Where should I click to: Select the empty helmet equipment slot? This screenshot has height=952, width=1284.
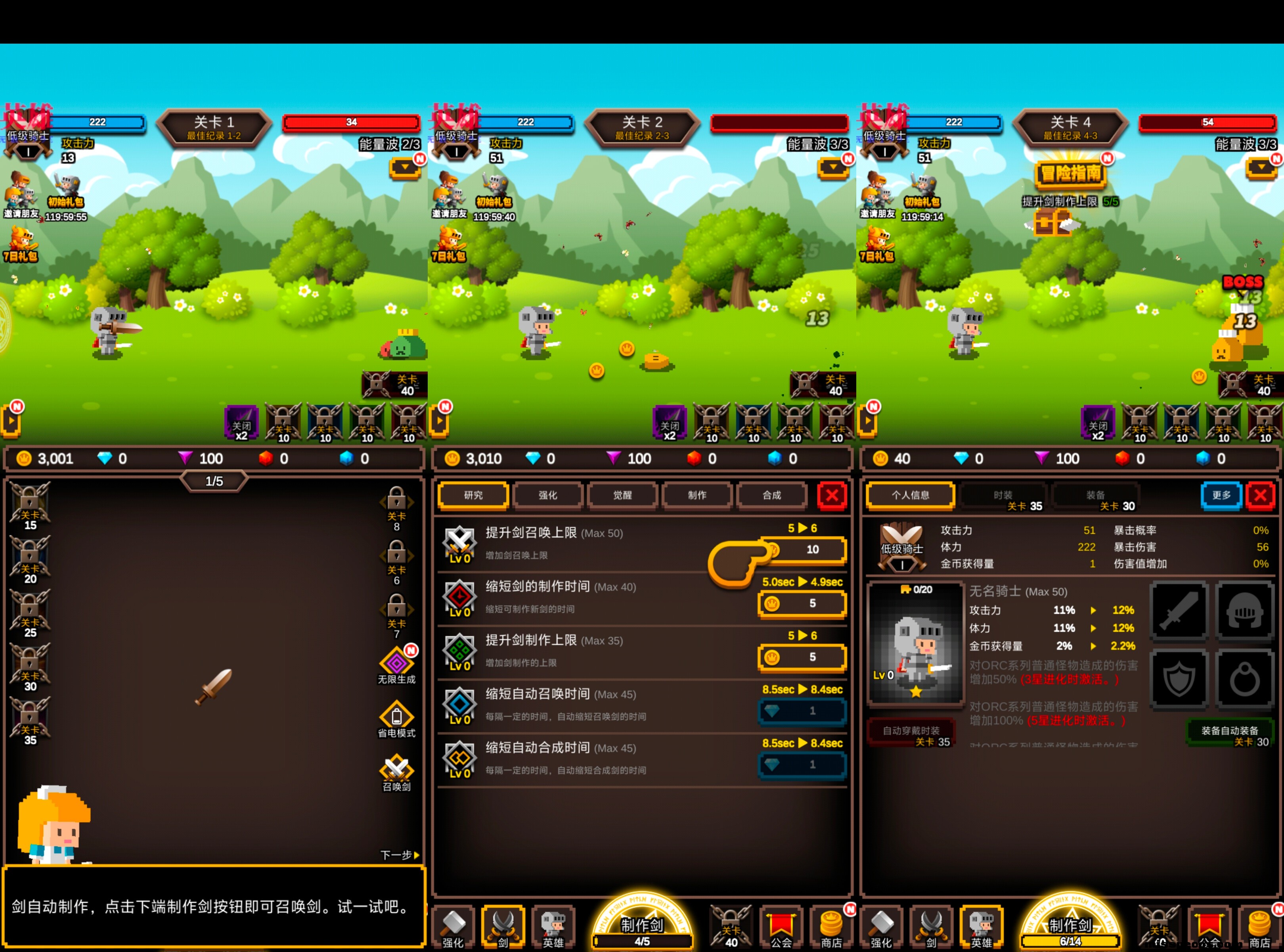(1244, 610)
